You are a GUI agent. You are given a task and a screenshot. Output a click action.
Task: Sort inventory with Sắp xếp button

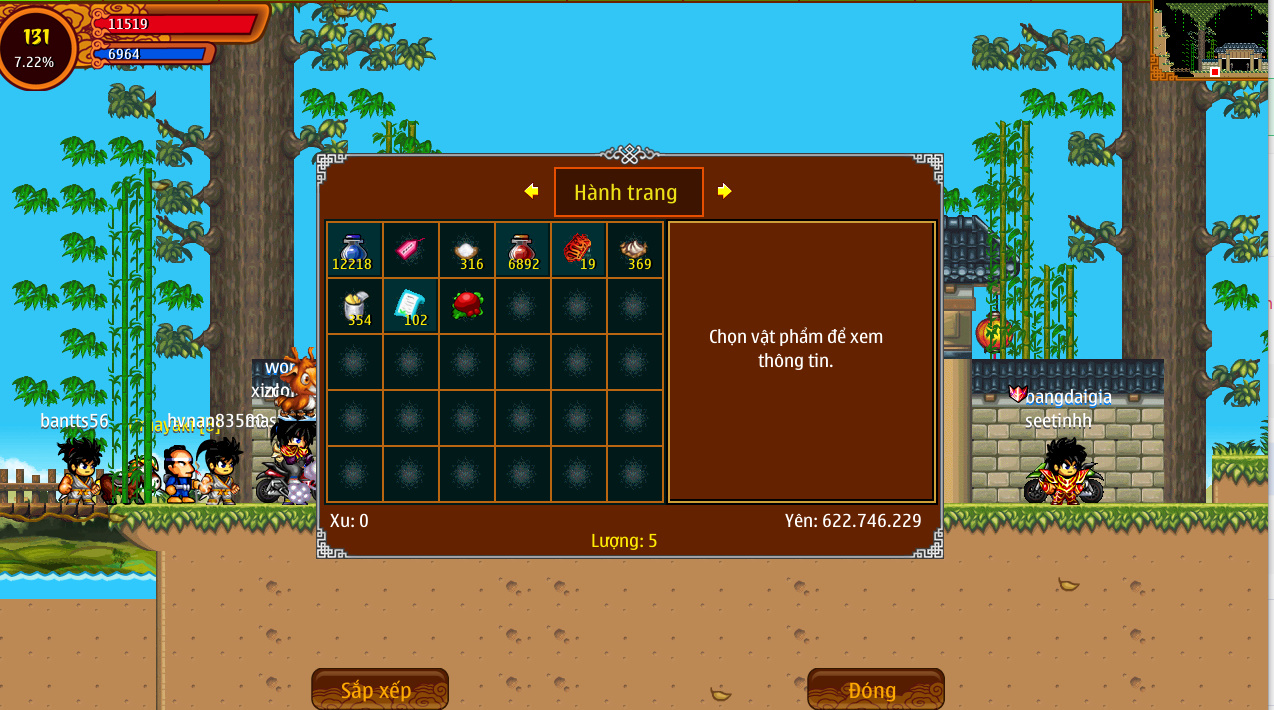click(x=379, y=690)
